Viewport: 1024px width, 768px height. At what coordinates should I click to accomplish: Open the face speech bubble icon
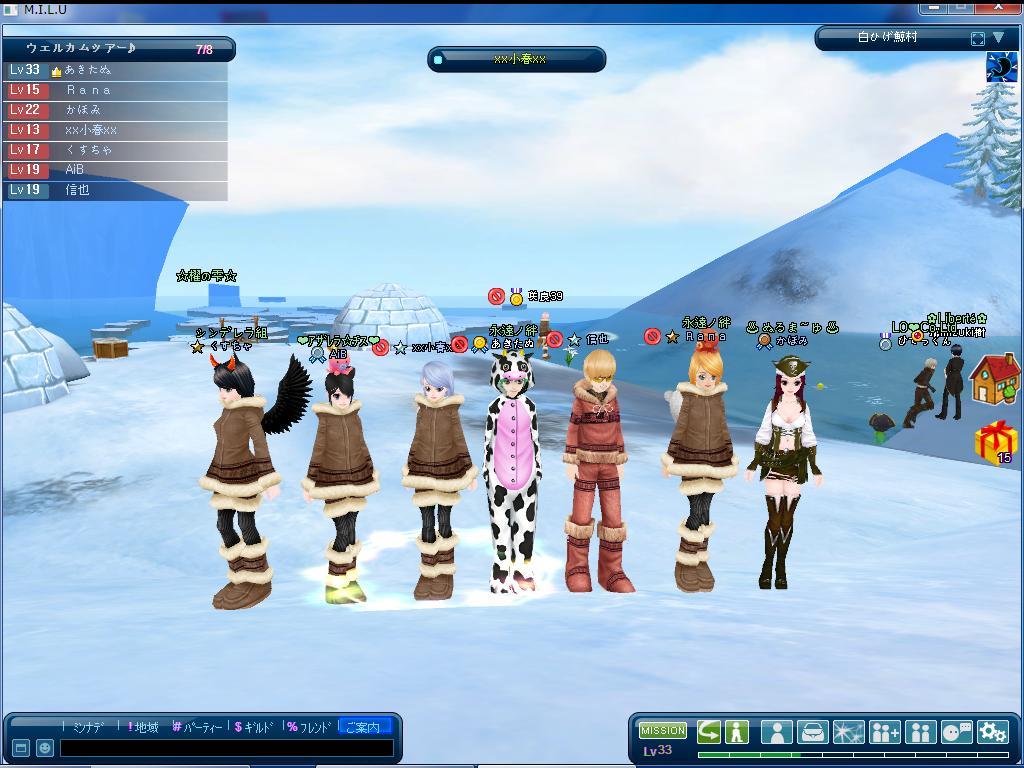point(957,732)
